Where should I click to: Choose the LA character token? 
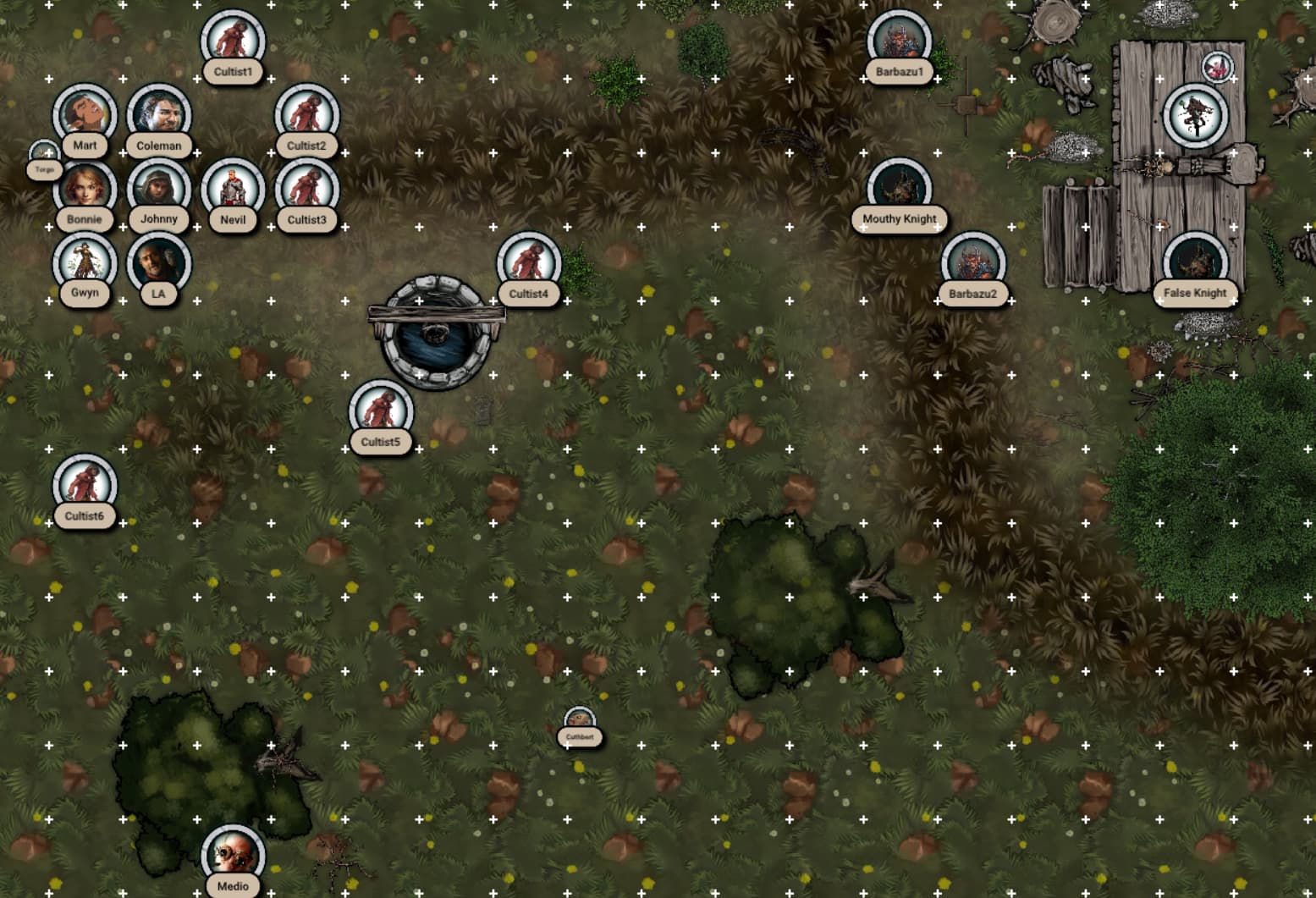pos(158,262)
